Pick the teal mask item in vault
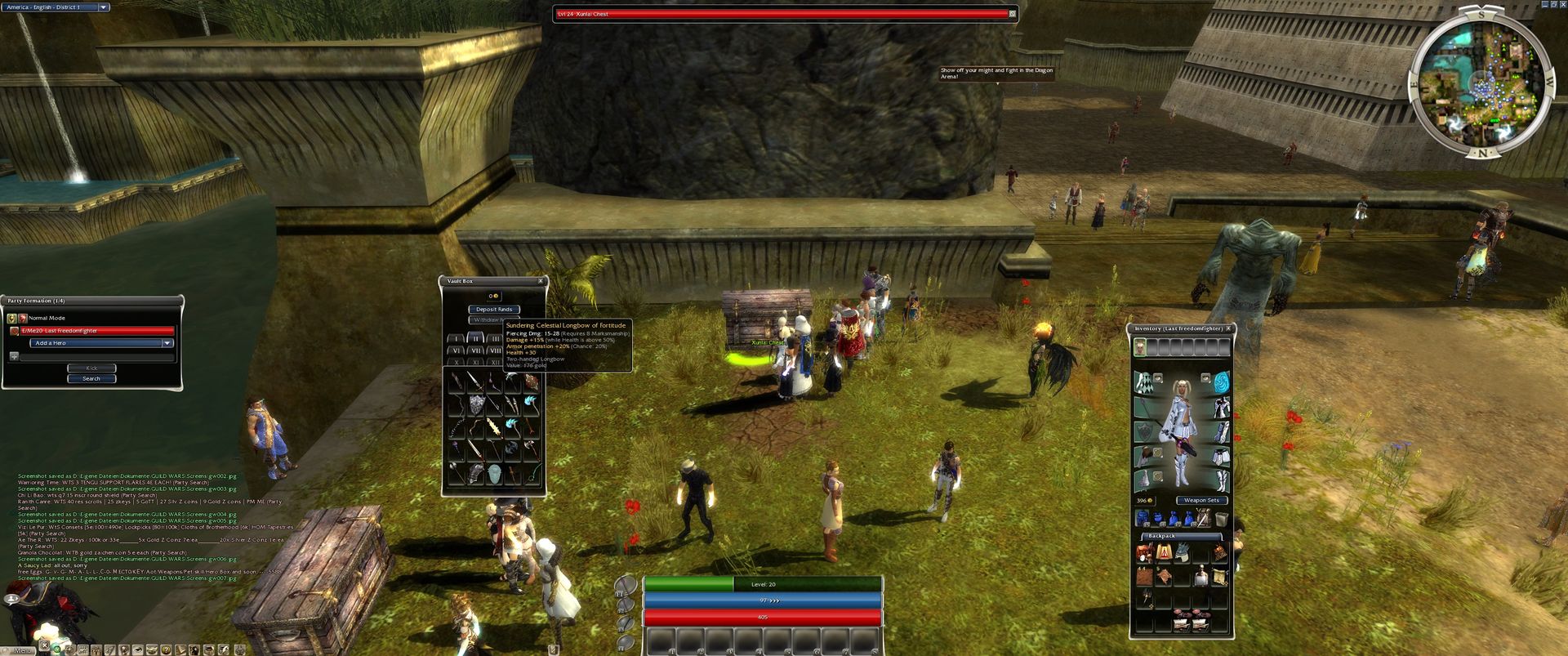 point(494,473)
